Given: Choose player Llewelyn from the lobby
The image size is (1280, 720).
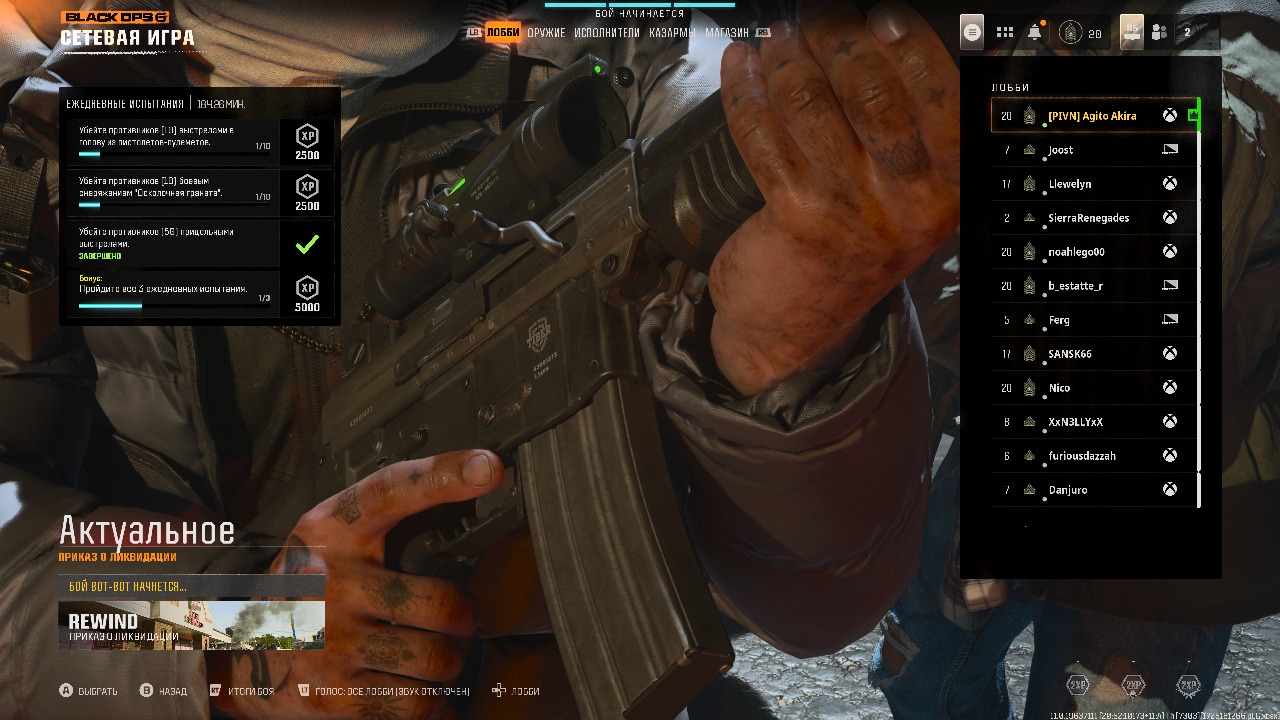Looking at the screenshot, I should click(x=1092, y=184).
